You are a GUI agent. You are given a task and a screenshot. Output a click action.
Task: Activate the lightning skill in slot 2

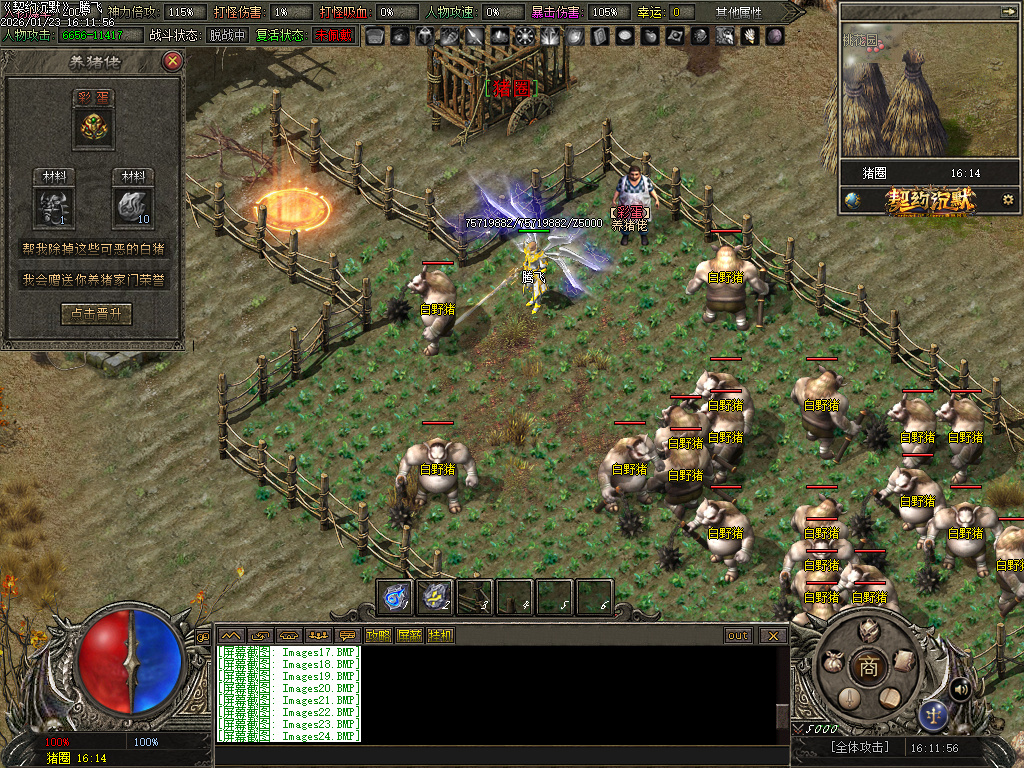point(435,597)
